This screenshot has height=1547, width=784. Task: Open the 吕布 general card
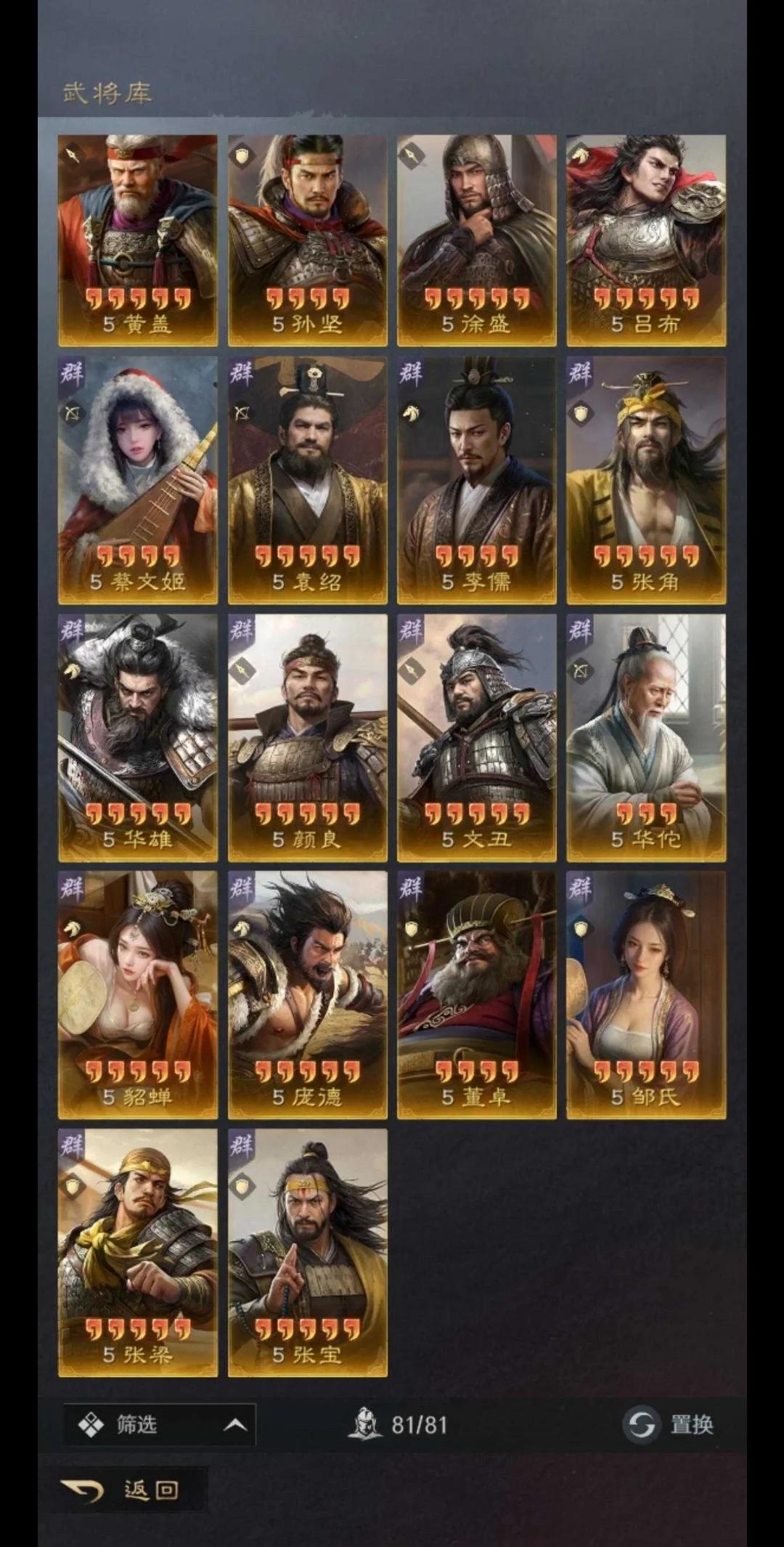(x=646, y=240)
